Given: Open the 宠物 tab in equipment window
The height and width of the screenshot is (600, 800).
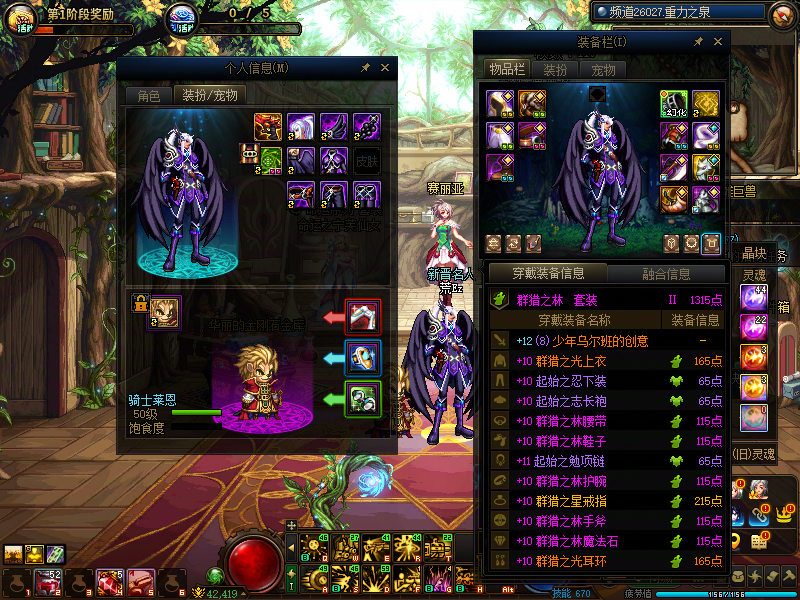Looking at the screenshot, I should coord(603,70).
